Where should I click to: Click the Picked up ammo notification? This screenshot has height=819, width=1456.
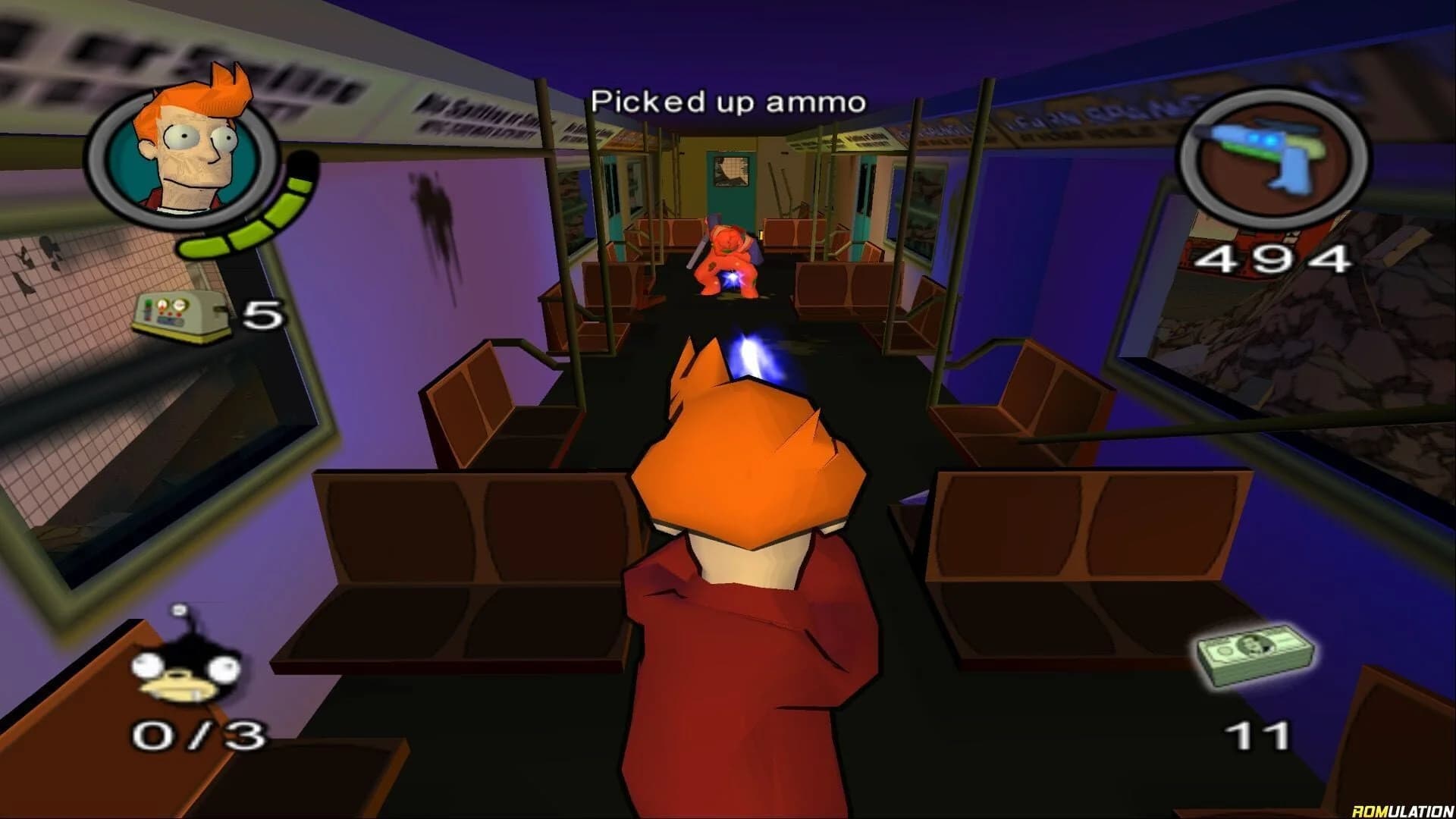pos(728,101)
